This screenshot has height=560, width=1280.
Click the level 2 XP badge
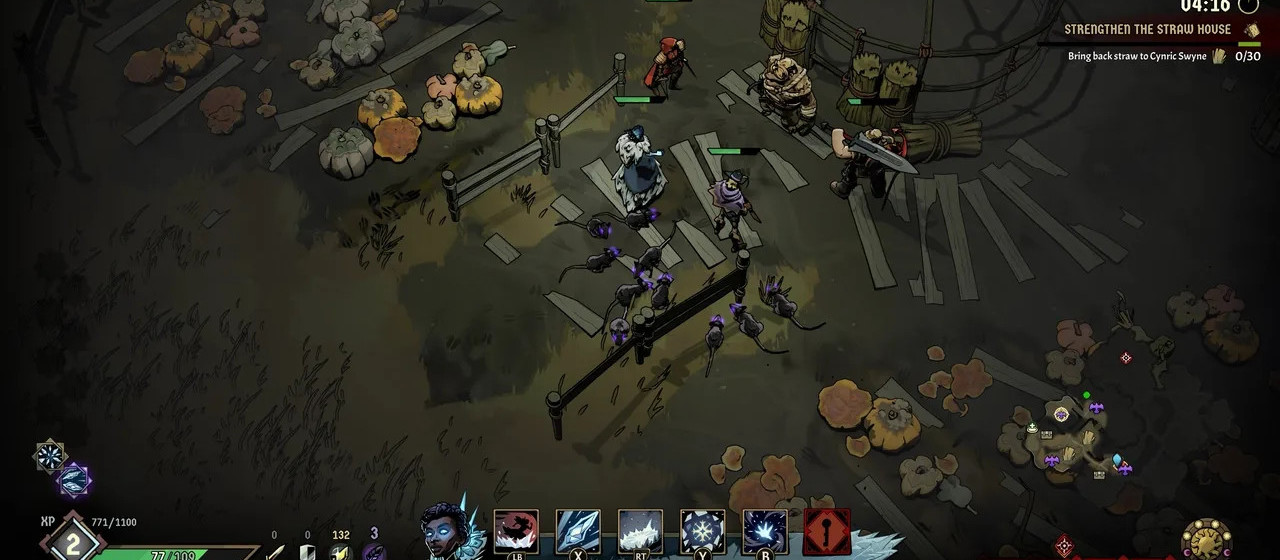(x=72, y=543)
